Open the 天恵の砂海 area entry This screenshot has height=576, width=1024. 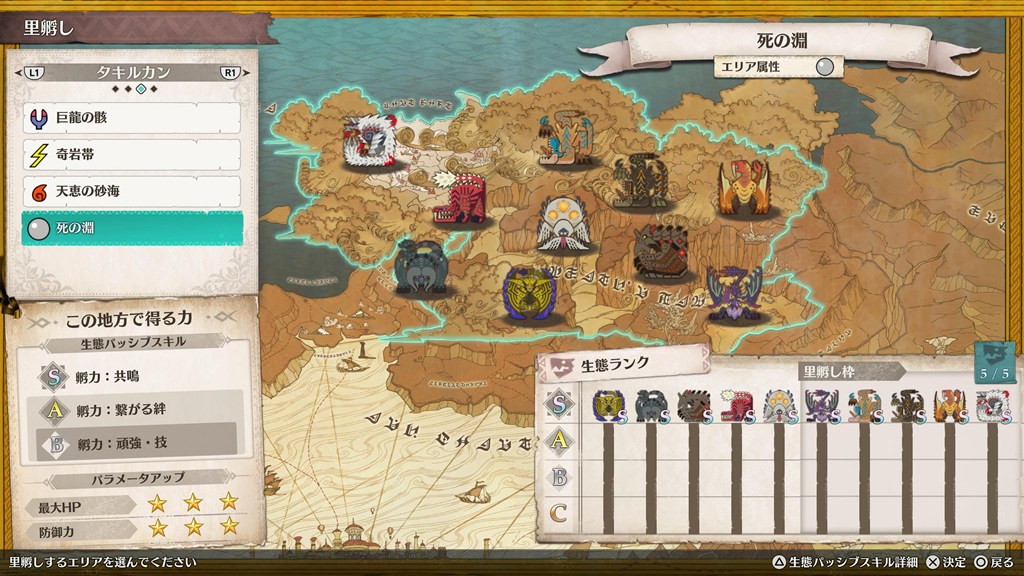point(131,191)
